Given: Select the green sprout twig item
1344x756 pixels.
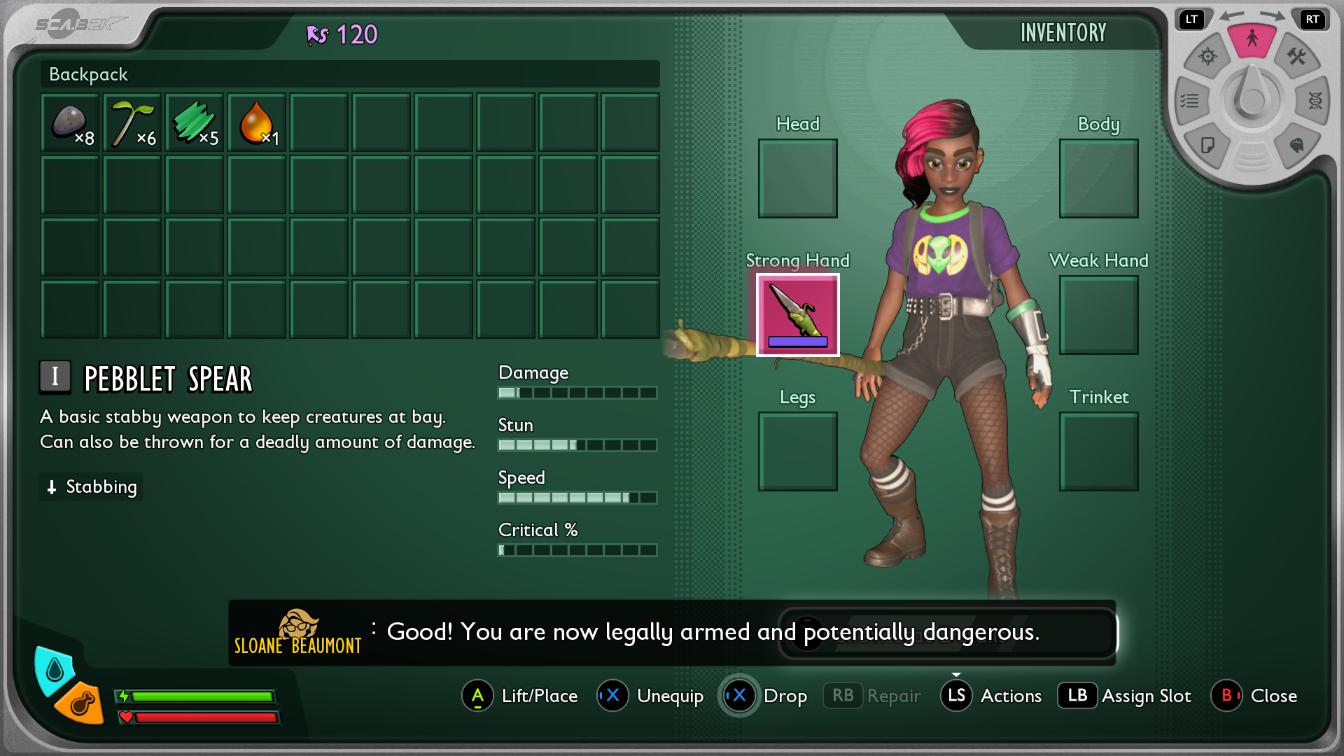Looking at the screenshot, I should click(x=132, y=123).
